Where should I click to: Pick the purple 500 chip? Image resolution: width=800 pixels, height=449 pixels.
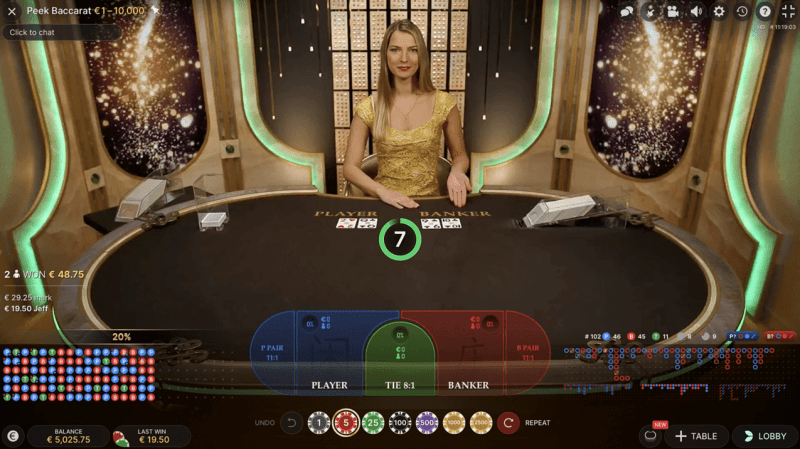(x=427, y=423)
